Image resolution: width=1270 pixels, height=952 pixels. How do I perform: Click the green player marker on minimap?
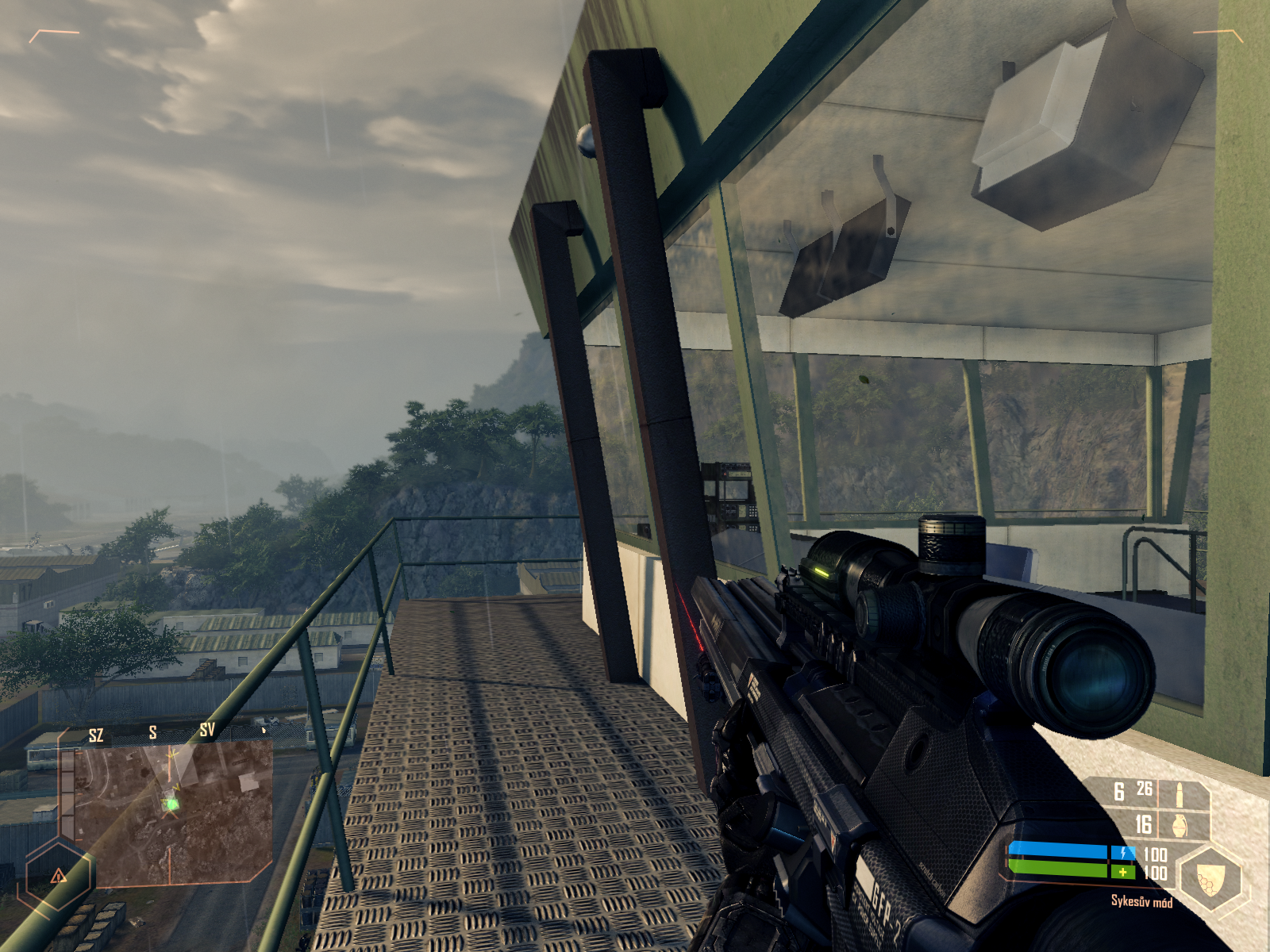click(171, 804)
